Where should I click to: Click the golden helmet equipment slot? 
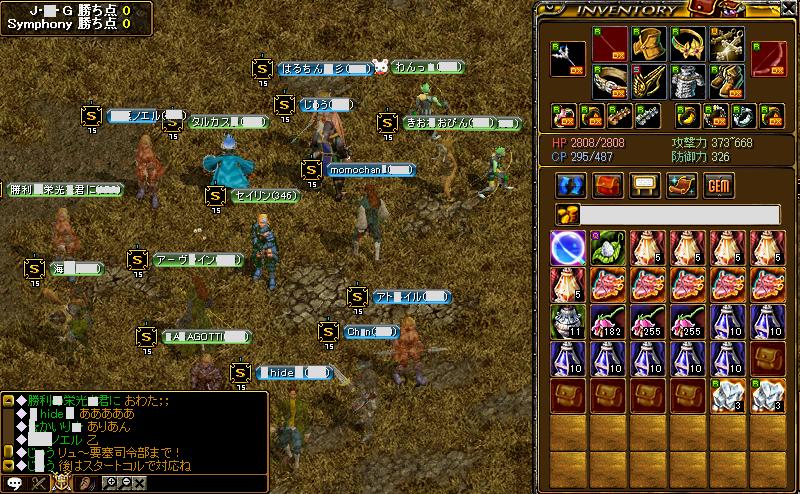tap(646, 43)
